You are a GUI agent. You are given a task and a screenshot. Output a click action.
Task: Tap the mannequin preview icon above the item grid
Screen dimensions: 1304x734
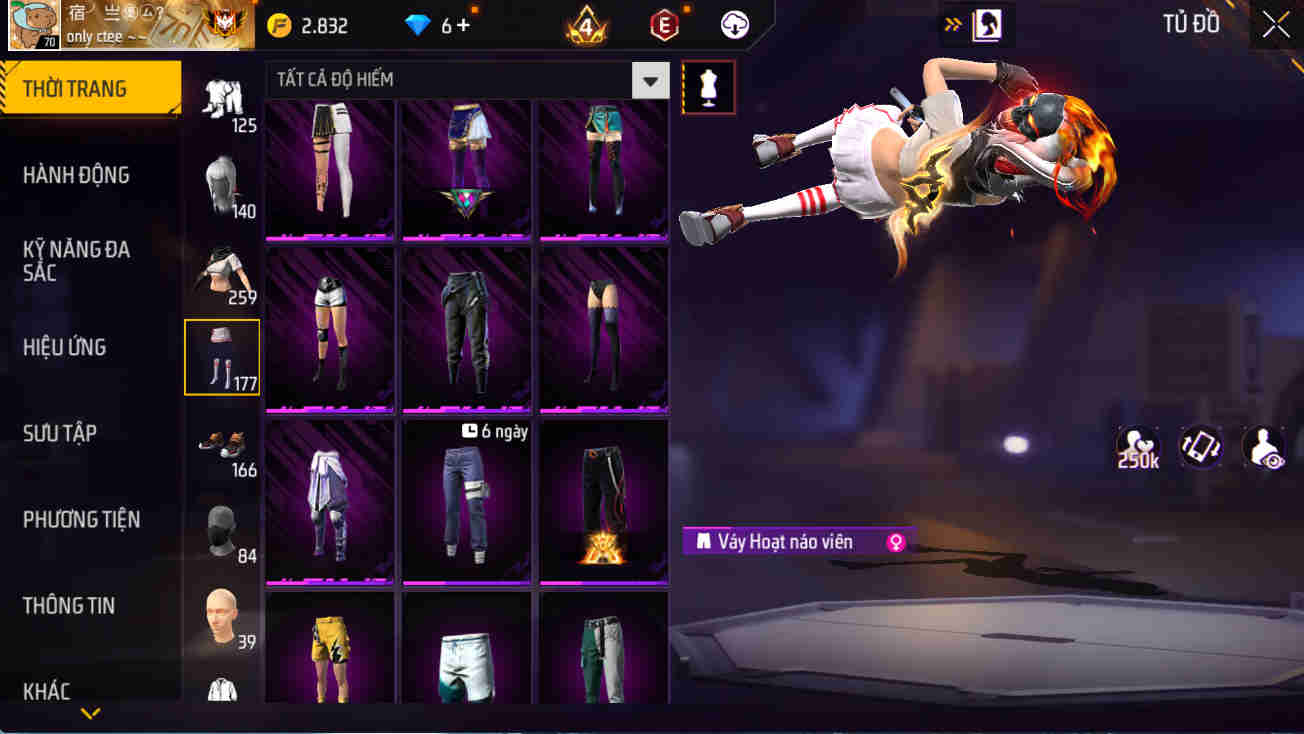pos(708,87)
